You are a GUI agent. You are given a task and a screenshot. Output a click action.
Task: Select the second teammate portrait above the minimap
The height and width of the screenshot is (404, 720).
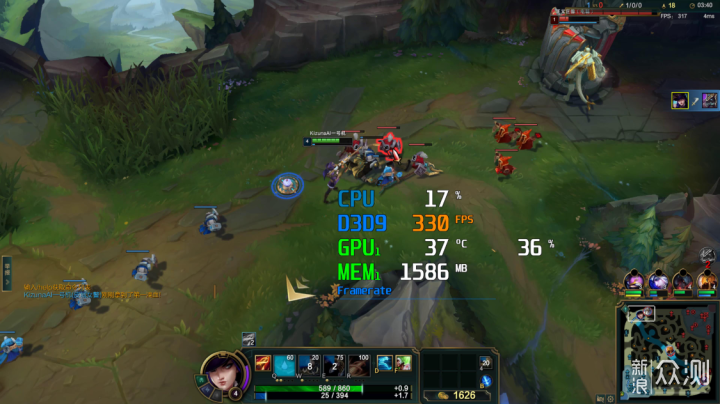[x=658, y=281]
